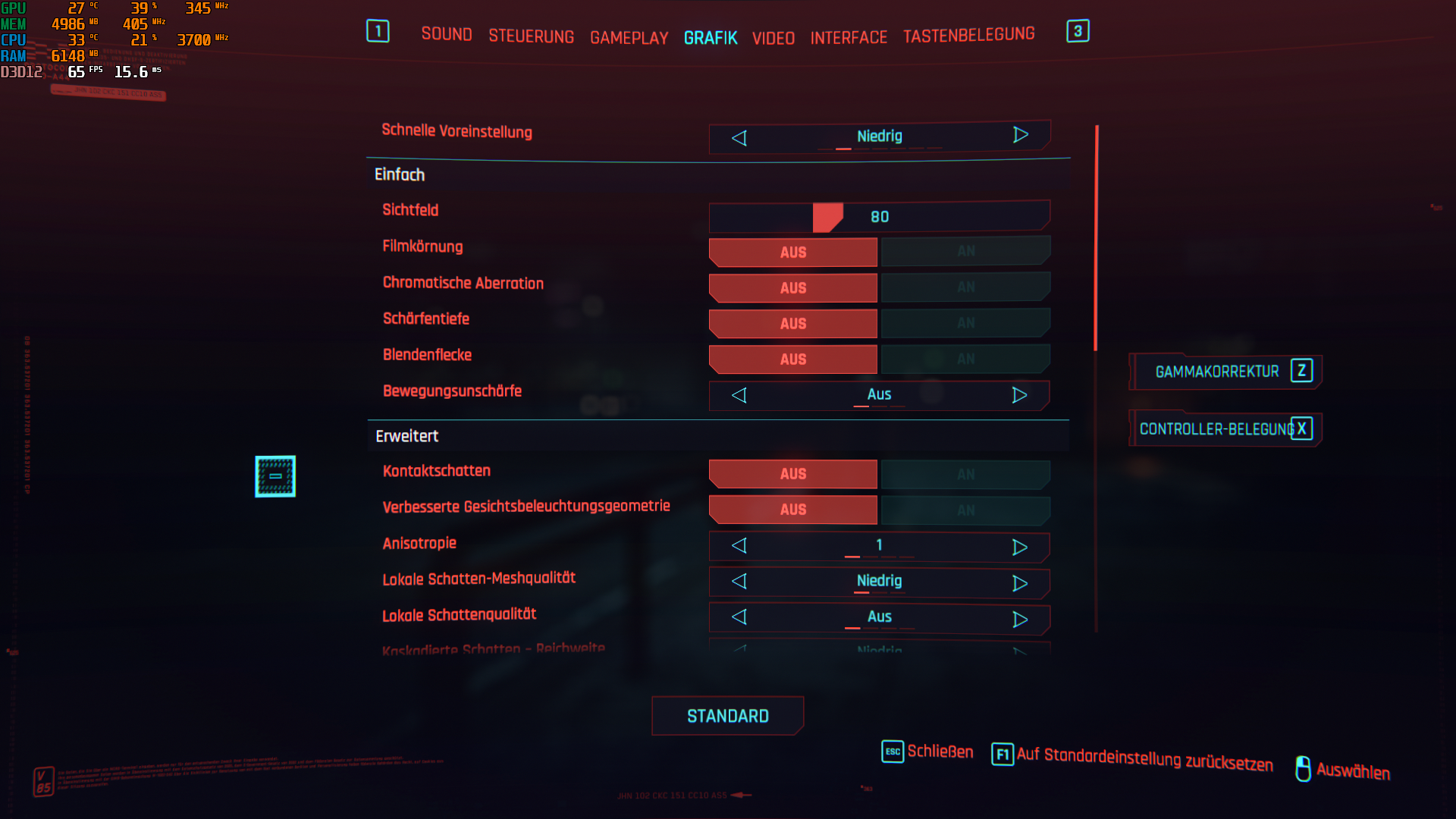Image resolution: width=1456 pixels, height=819 pixels.
Task: Activate Kontaktschatten by clicking AN
Action: click(965, 473)
